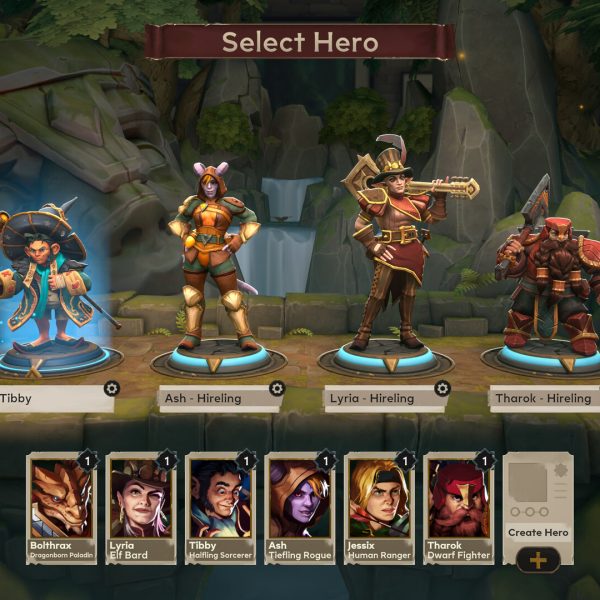Choose the Lyria Elf Bard portrait card
Screen dimensions: 600x600
click(x=141, y=507)
